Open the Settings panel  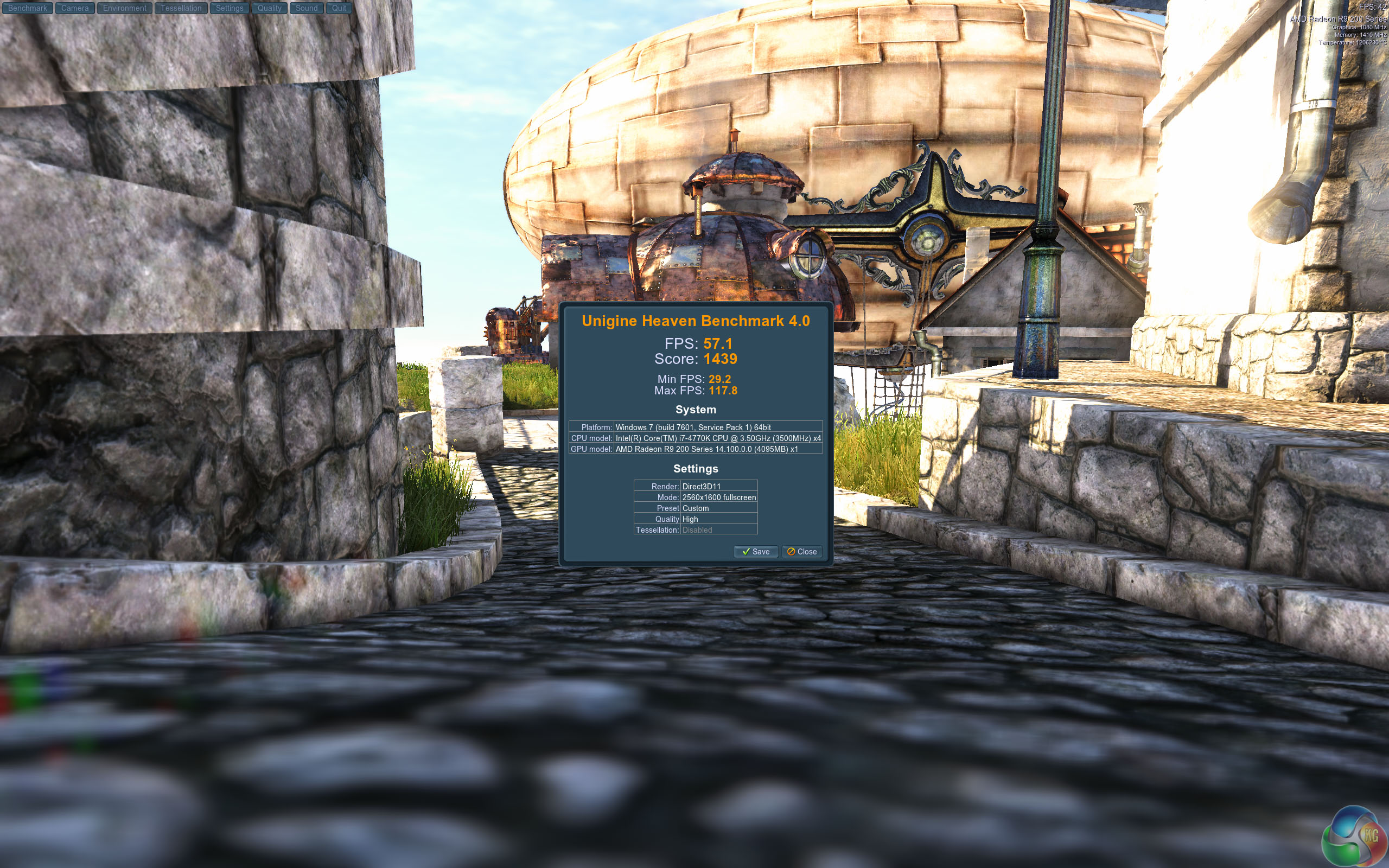(230, 8)
